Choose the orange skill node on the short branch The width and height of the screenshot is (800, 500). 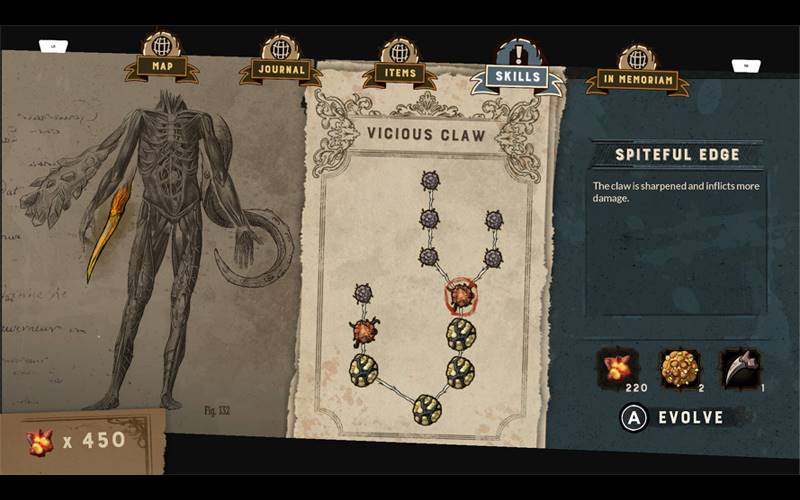[x=363, y=331]
